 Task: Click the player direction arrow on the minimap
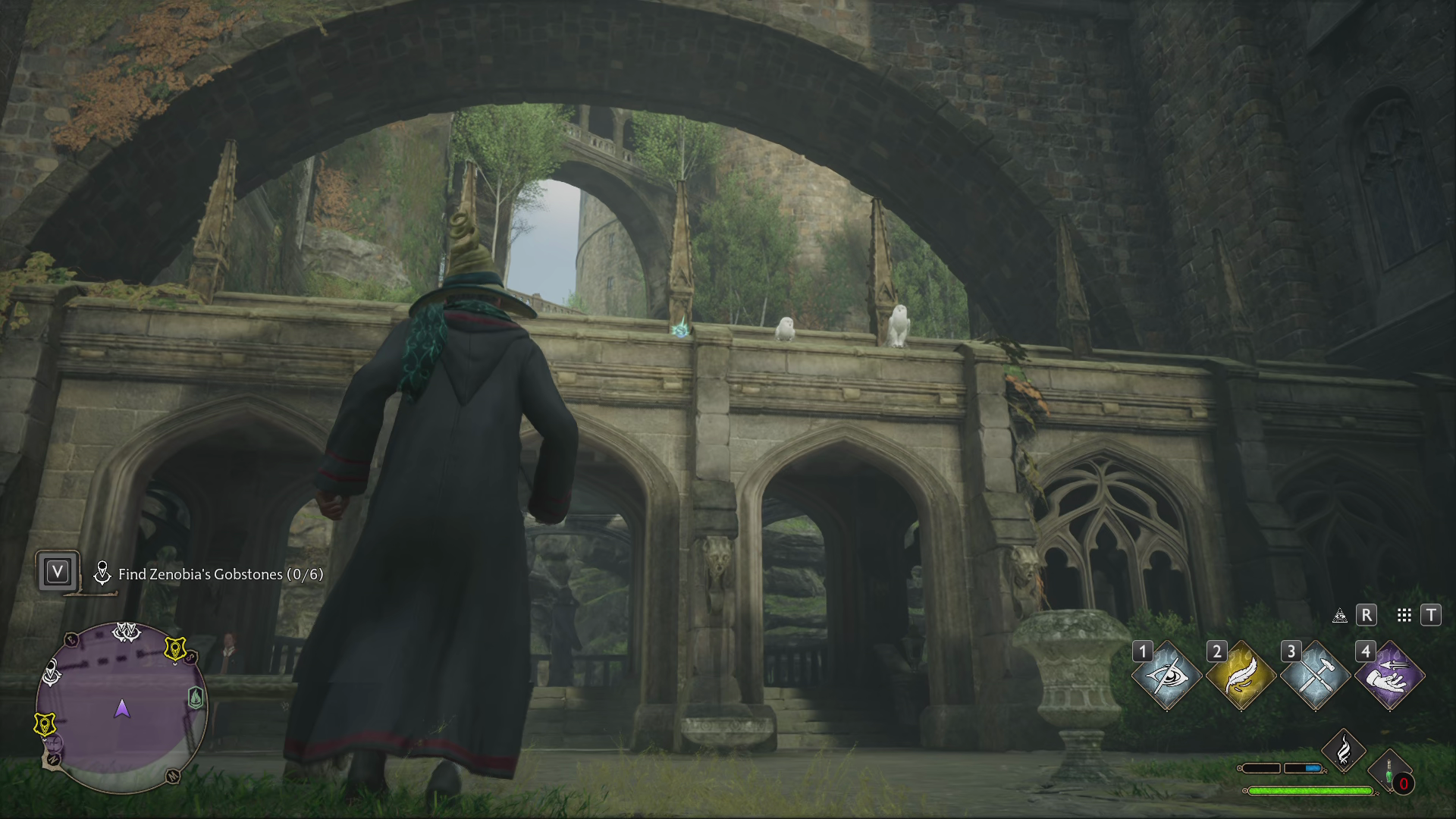[121, 710]
